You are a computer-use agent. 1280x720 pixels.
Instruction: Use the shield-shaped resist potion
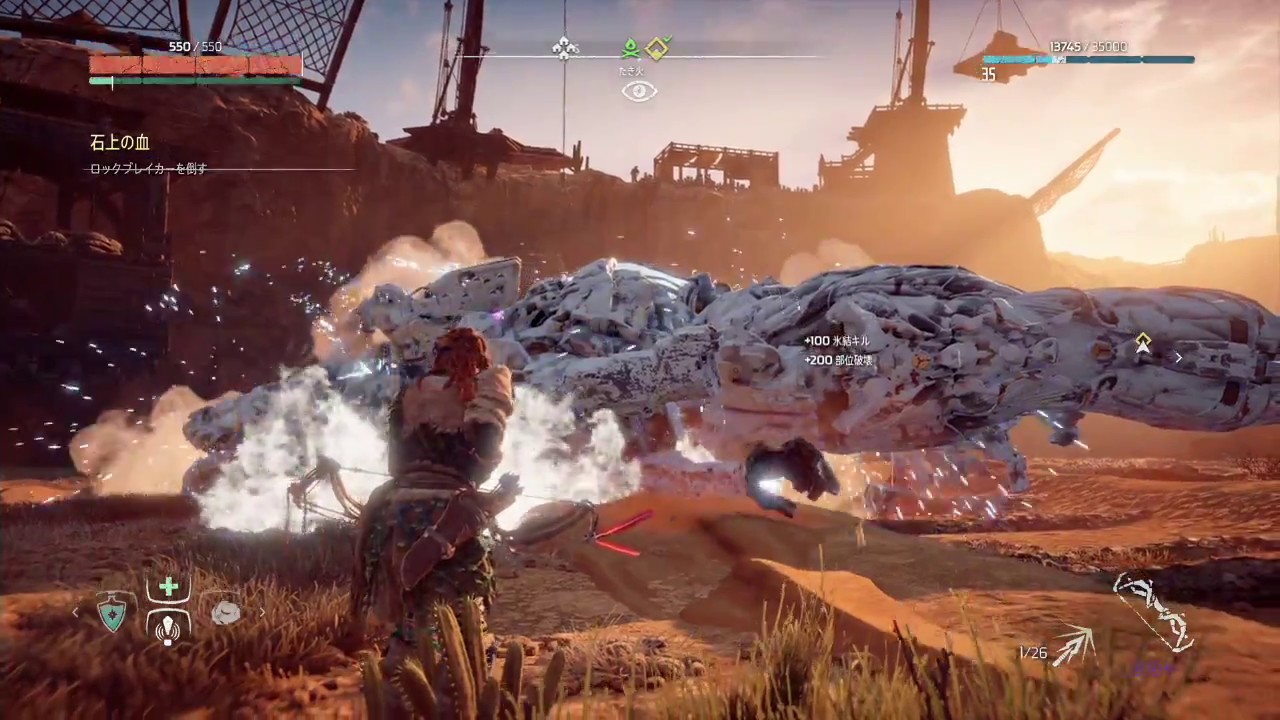(112, 612)
